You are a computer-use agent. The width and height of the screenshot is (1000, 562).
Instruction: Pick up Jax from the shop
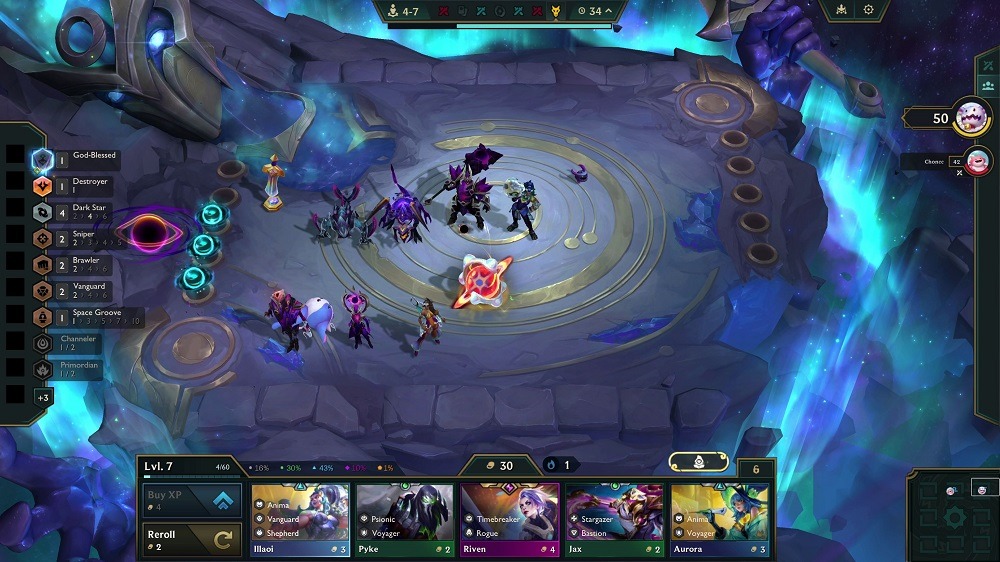[615, 520]
